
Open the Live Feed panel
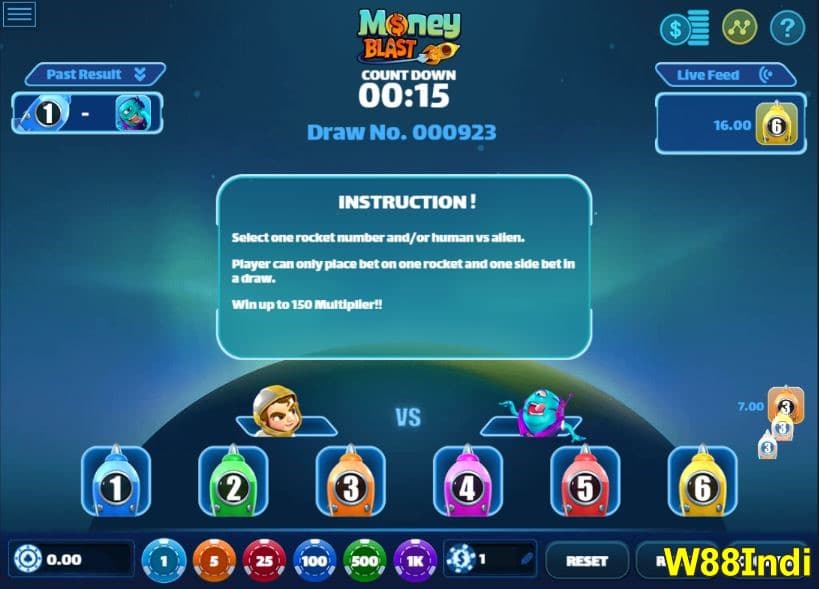(724, 75)
